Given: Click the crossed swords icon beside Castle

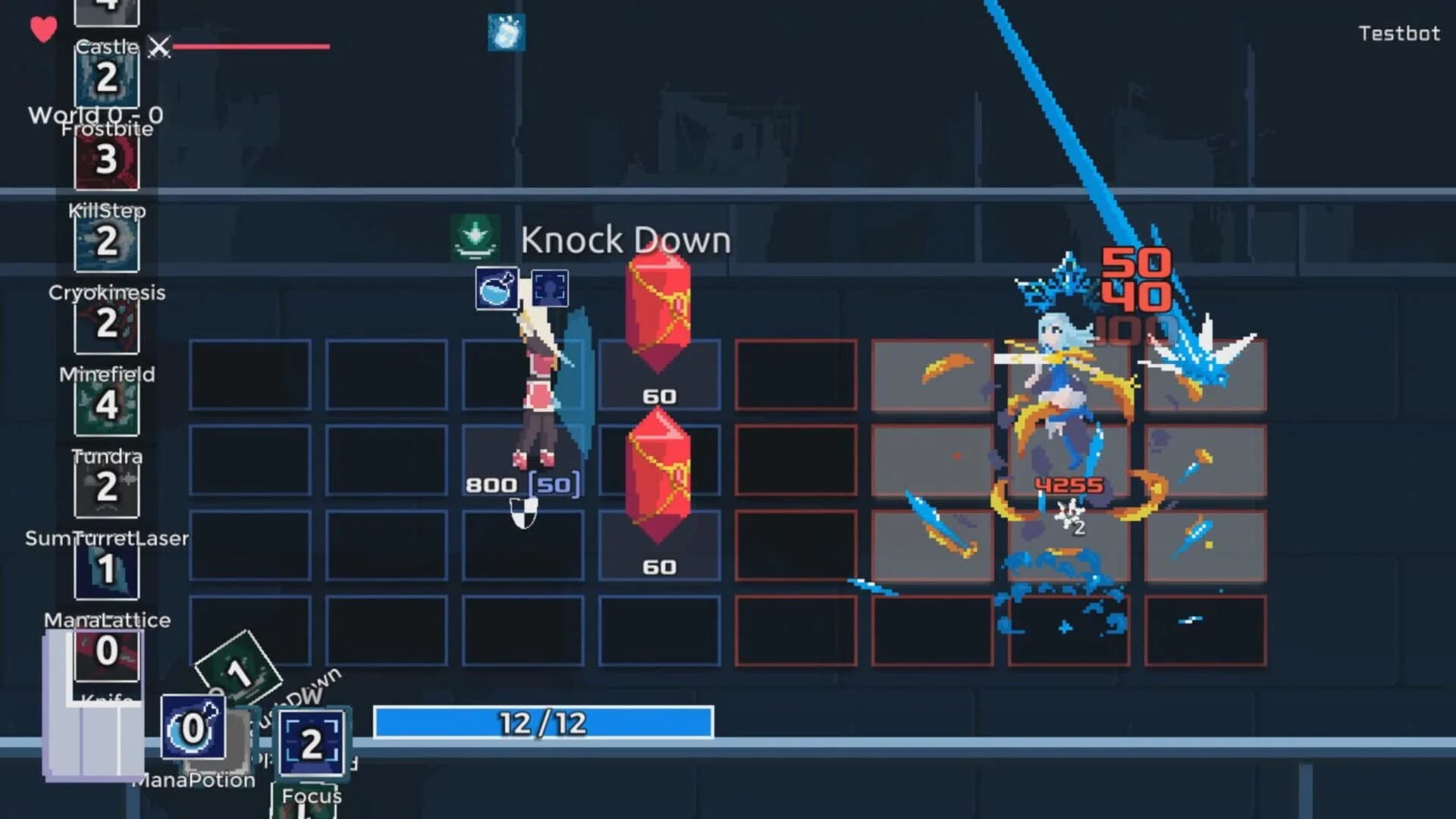Looking at the screenshot, I should pyautogui.click(x=158, y=48).
